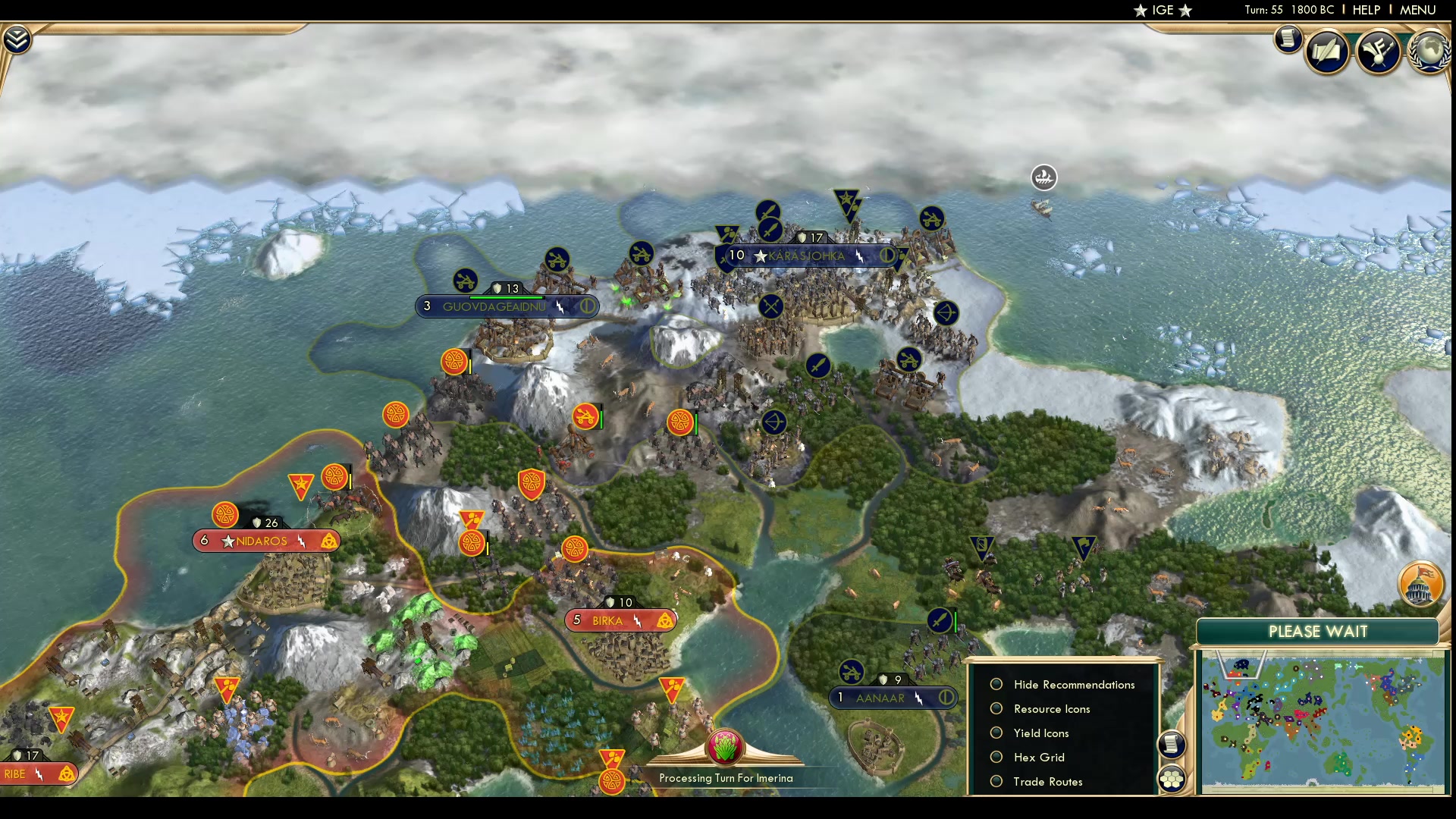Open the game MENU
Screen dimensions: 1456x819
[1417, 10]
